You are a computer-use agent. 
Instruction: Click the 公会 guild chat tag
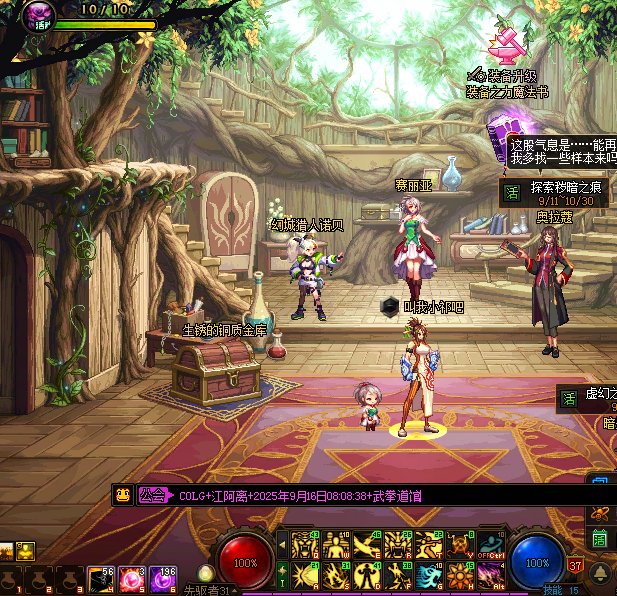152,495
